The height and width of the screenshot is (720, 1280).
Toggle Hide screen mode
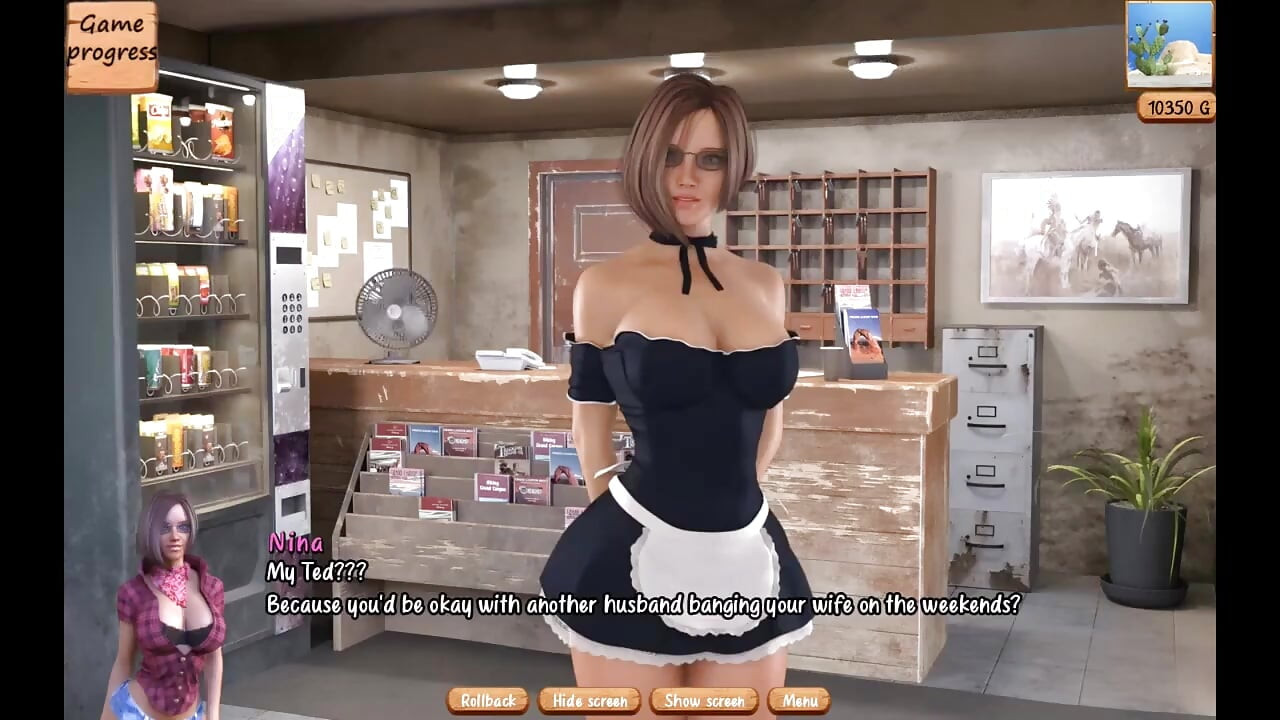click(589, 701)
